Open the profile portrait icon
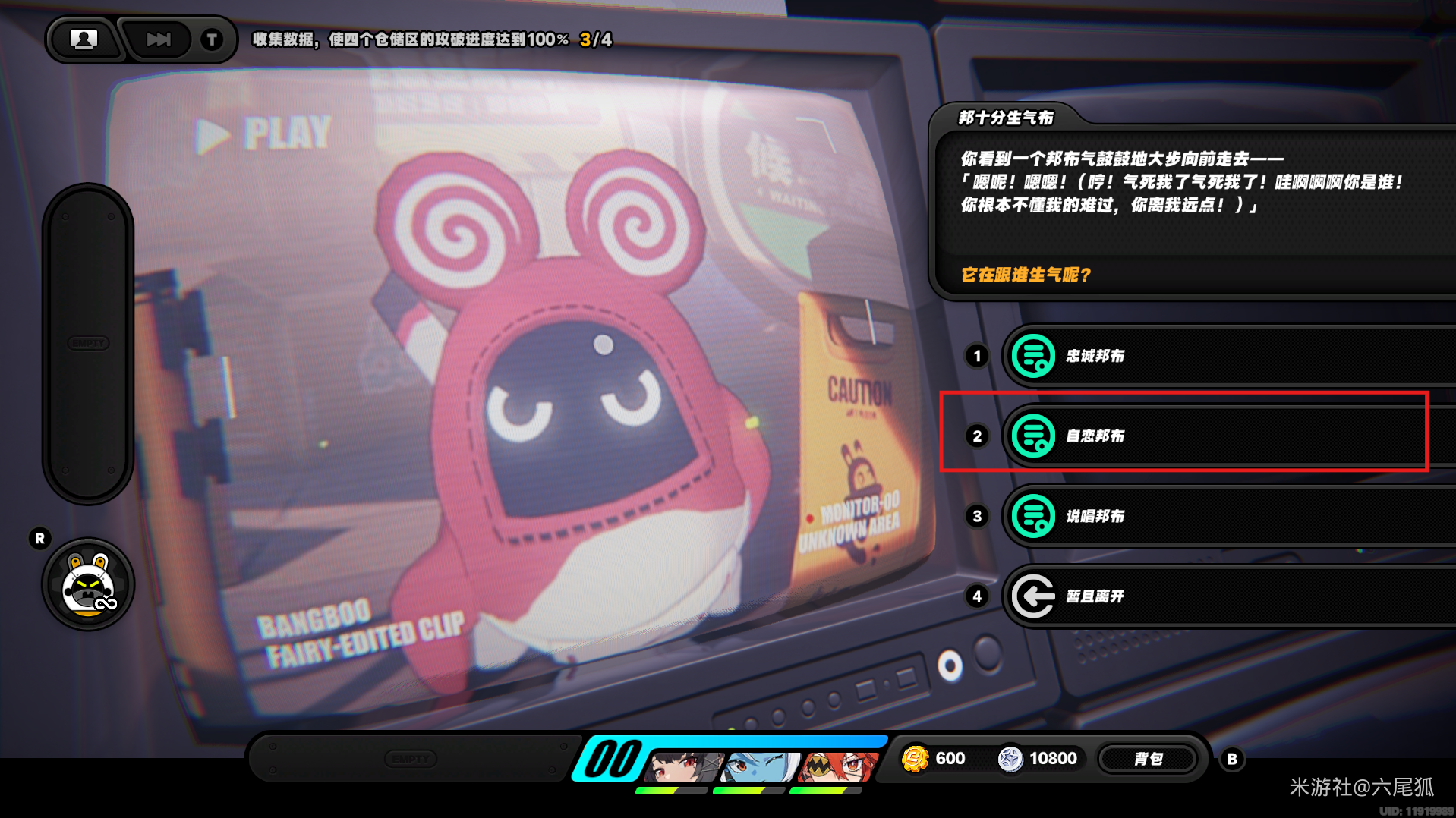The image size is (1456, 818). tap(84, 39)
